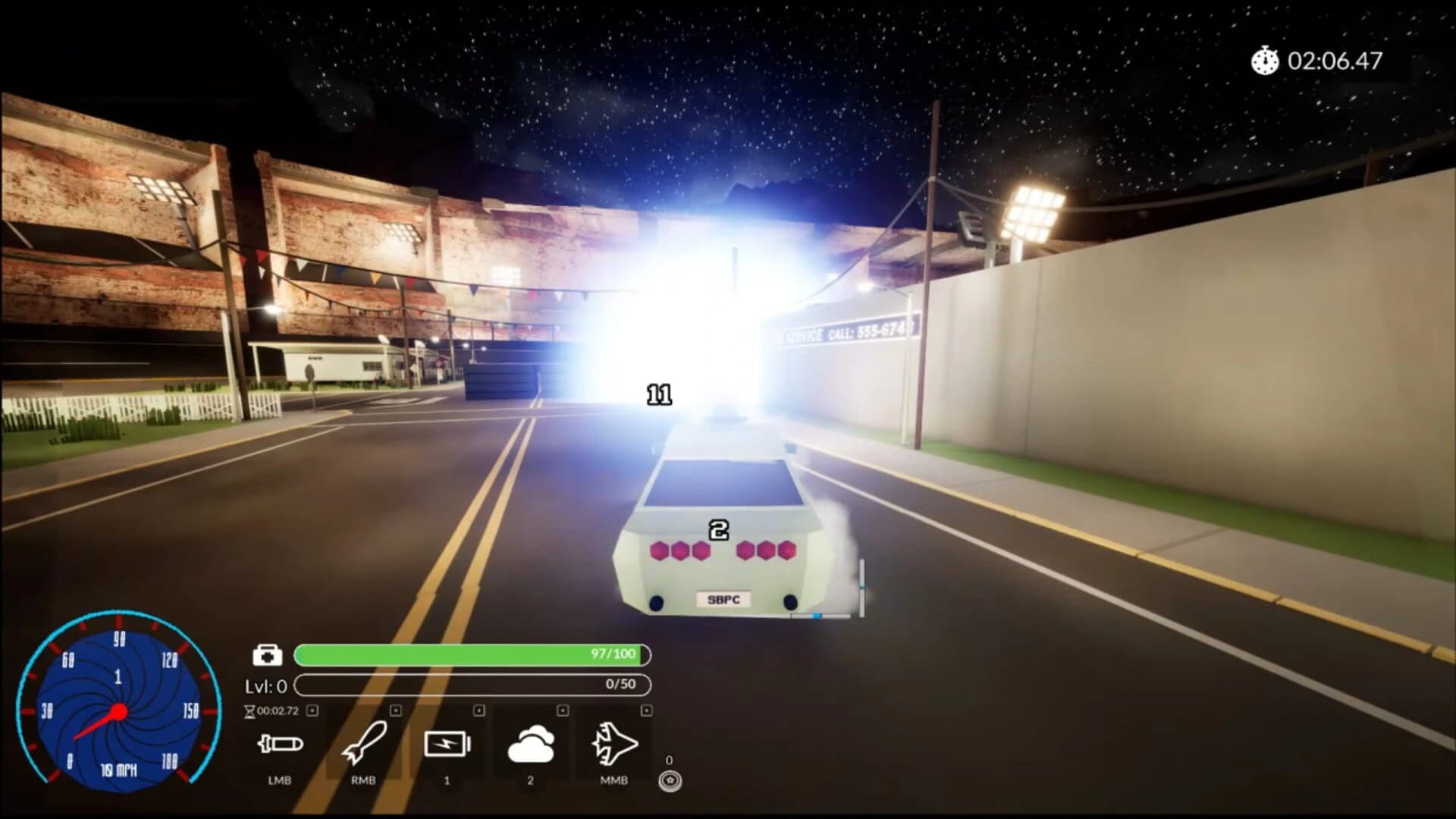
Task: Click the hourglass icon beside the 00:02.72 timer
Action: tap(250, 711)
